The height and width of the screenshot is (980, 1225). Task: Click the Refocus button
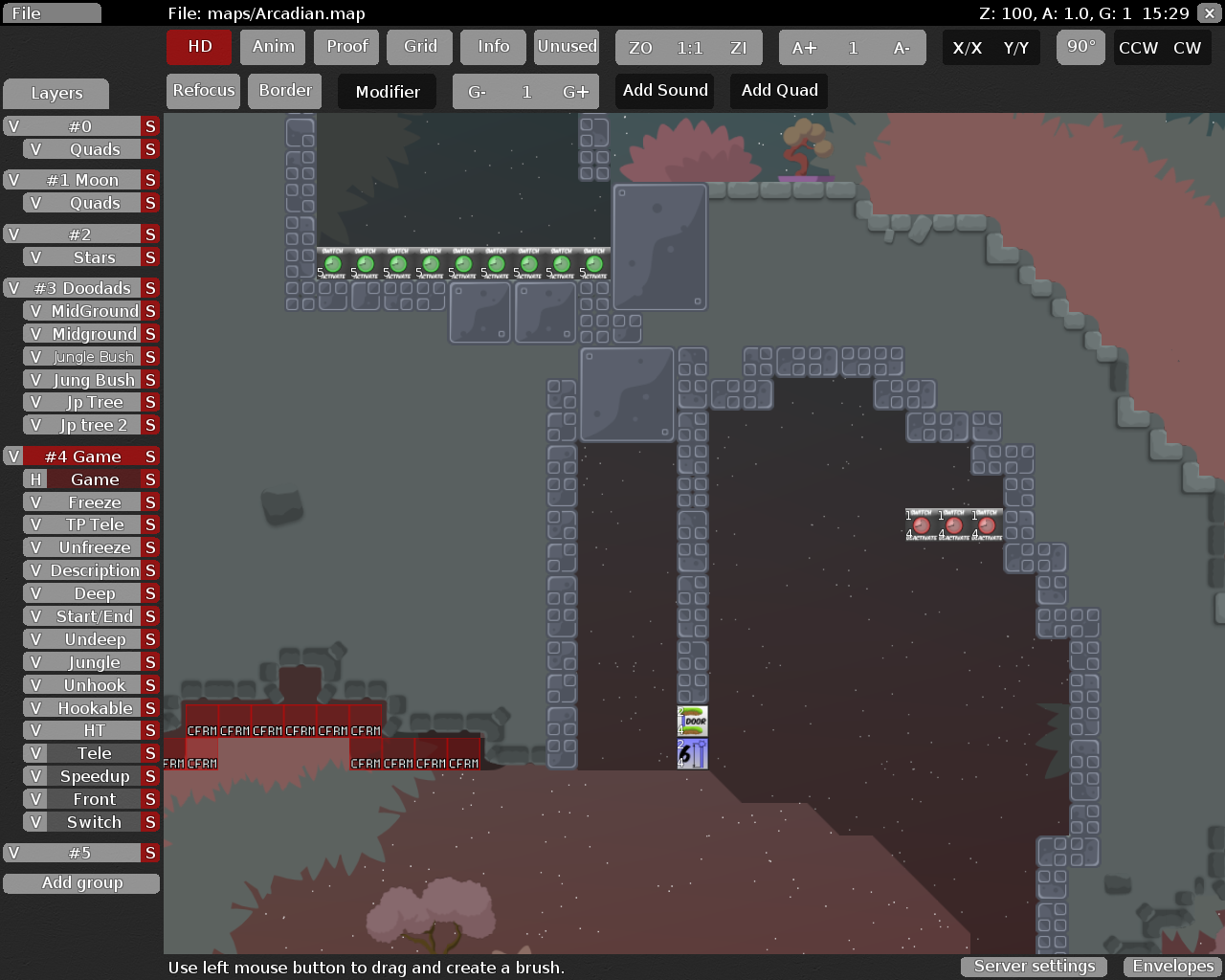(203, 91)
